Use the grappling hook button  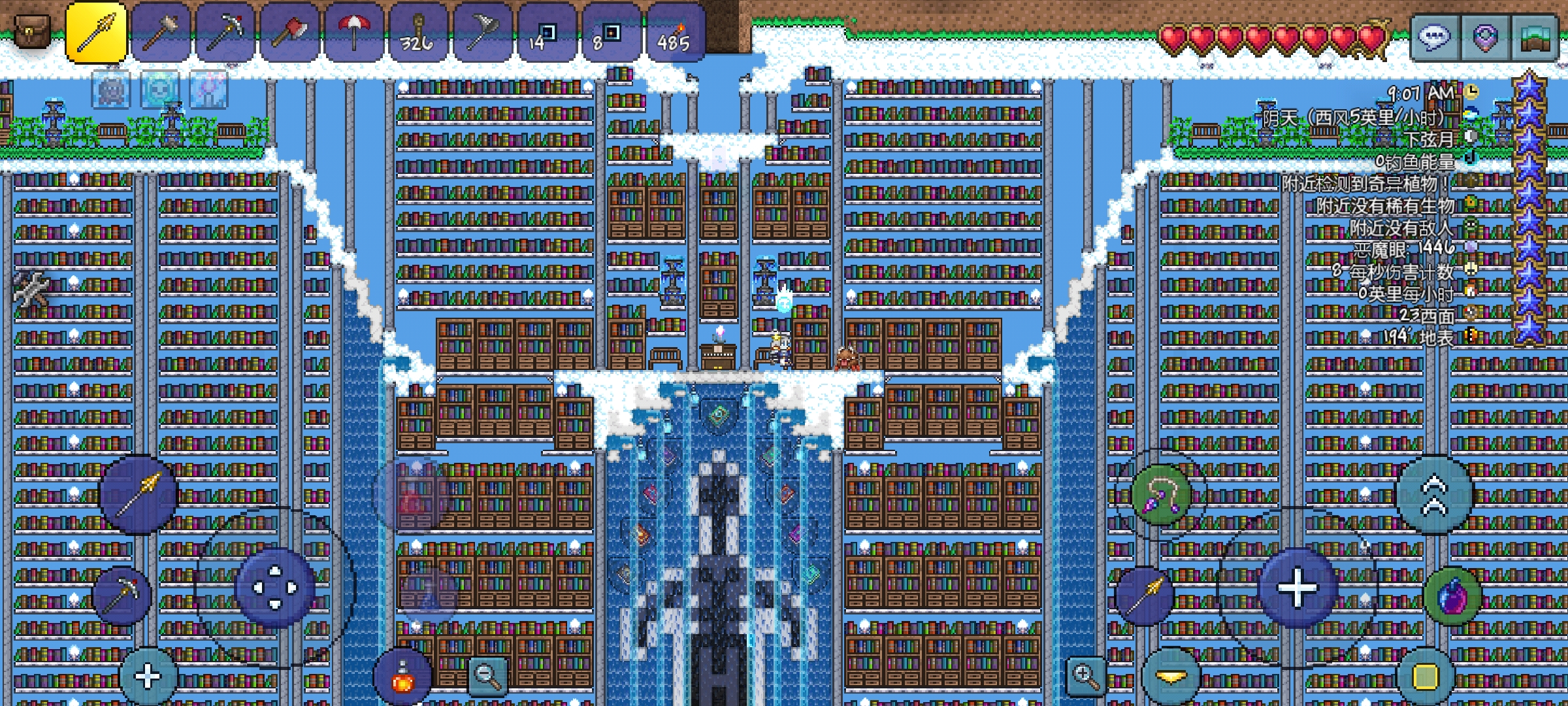[x=1160, y=494]
